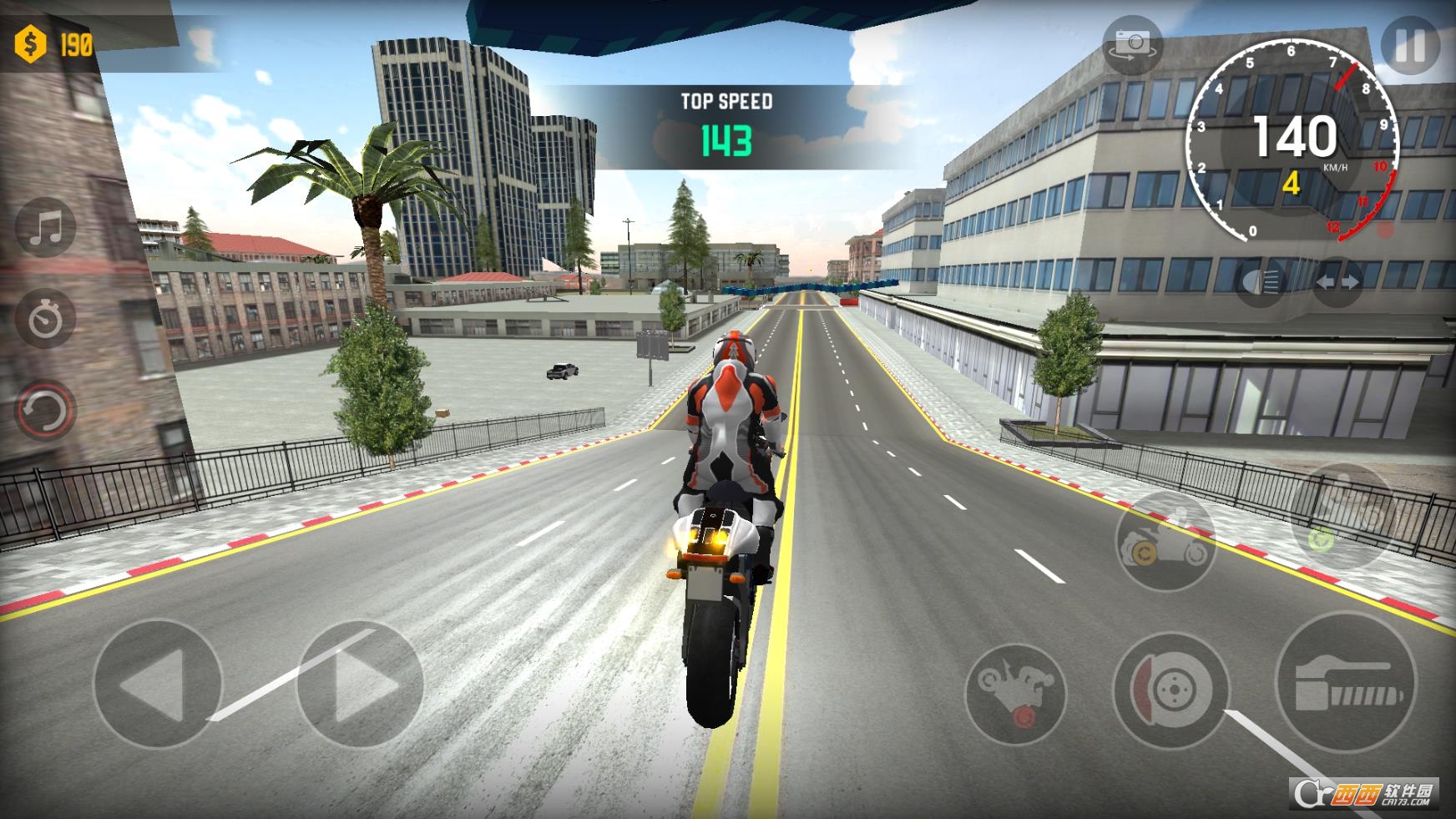The width and height of the screenshot is (1456, 819).
Task: Toggle the headlight icon
Action: [1260, 281]
